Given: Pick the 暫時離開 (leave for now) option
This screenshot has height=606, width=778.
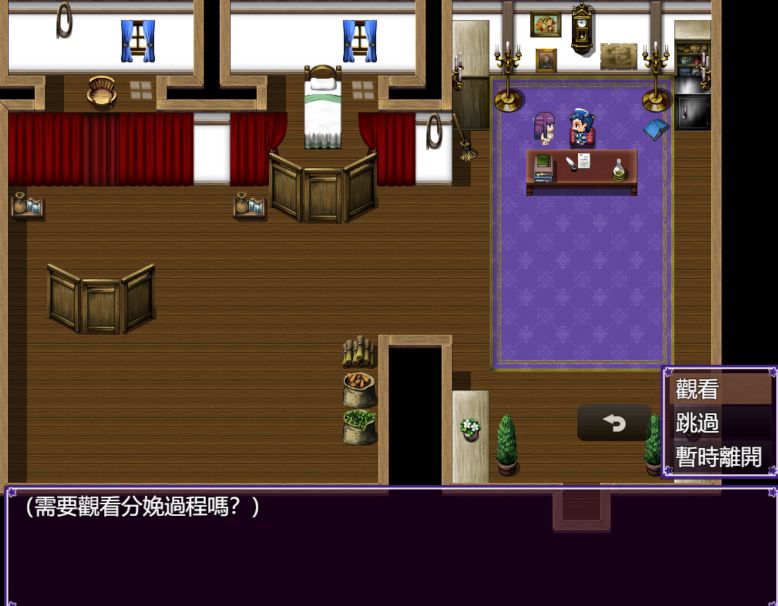Looking at the screenshot, I should coord(720,458).
